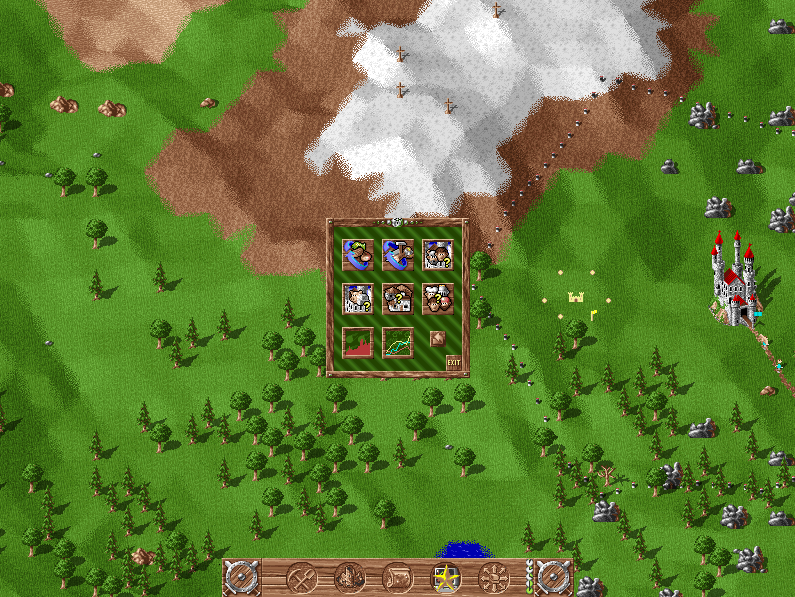Image resolution: width=795 pixels, height=597 pixels.
Task: Open the food production cycle statistics
Action: 357,256
